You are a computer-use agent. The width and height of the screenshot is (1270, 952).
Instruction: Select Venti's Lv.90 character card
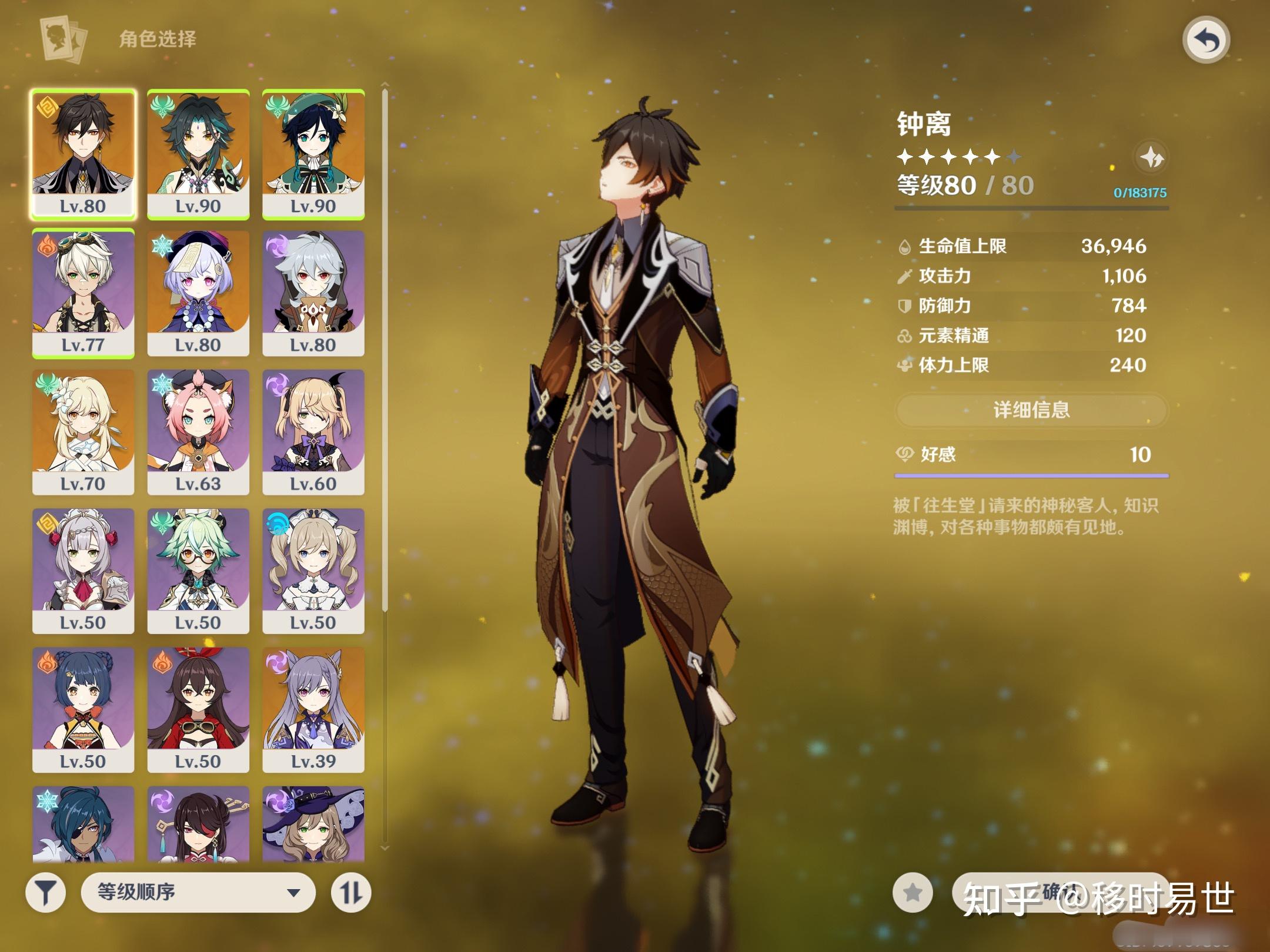(x=313, y=154)
